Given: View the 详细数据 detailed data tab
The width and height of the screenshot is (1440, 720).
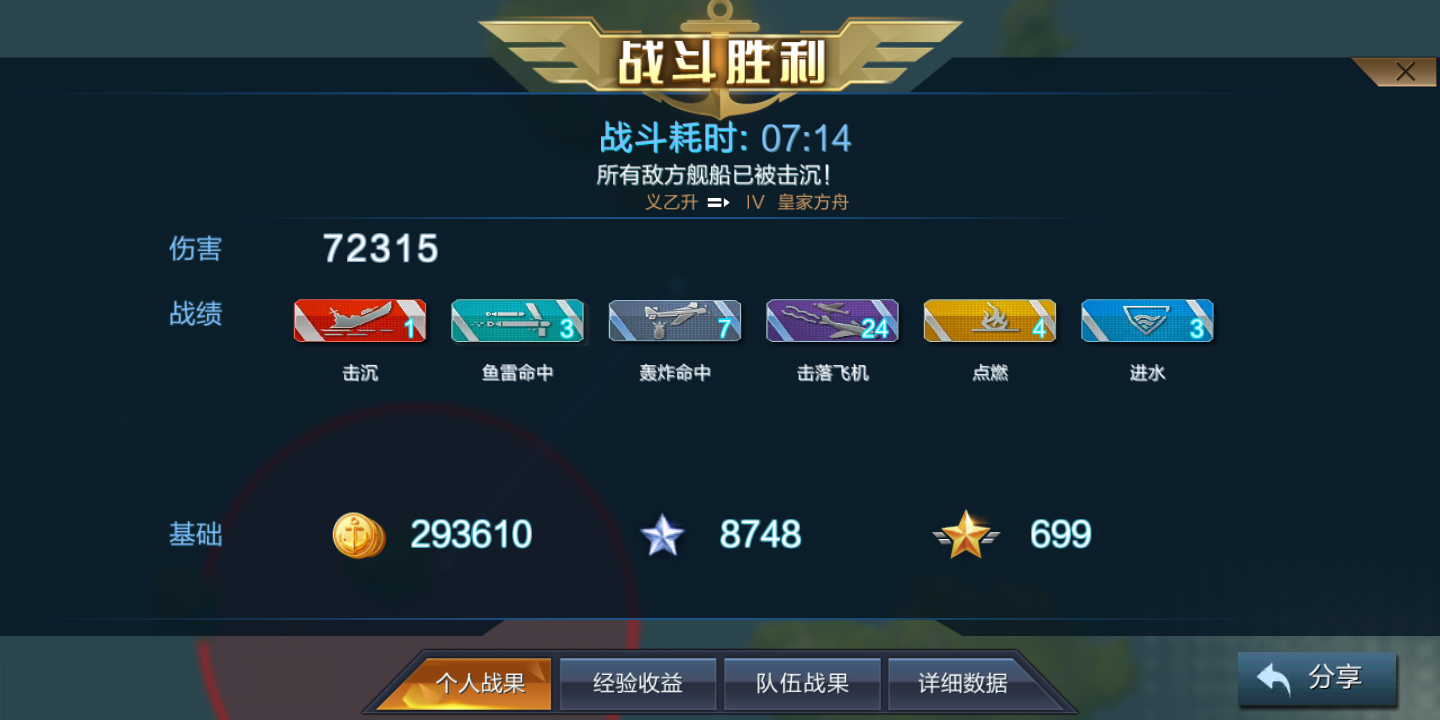Looking at the screenshot, I should tap(962, 683).
